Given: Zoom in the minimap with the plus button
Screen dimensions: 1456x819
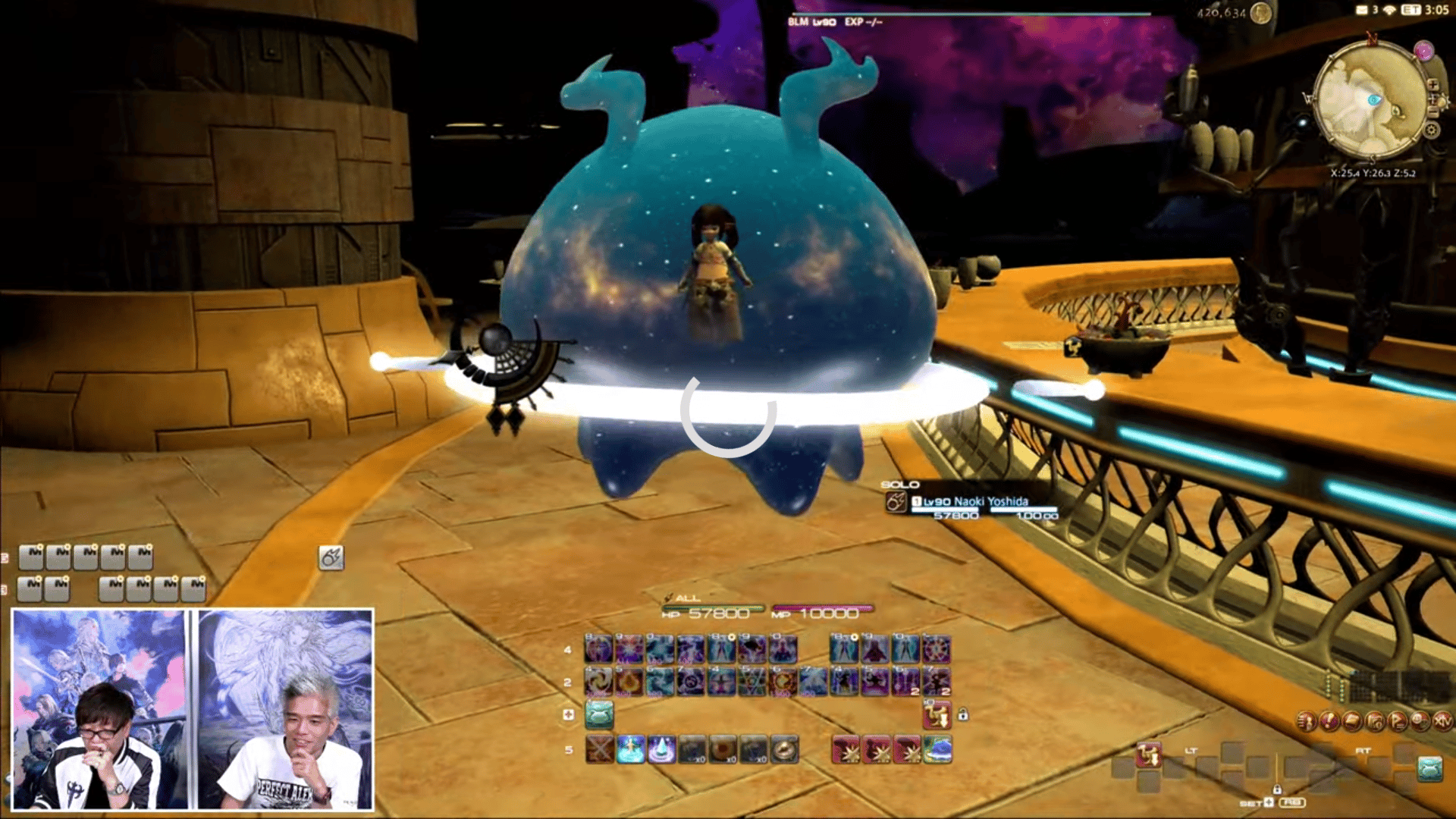Looking at the screenshot, I should point(1433,85).
